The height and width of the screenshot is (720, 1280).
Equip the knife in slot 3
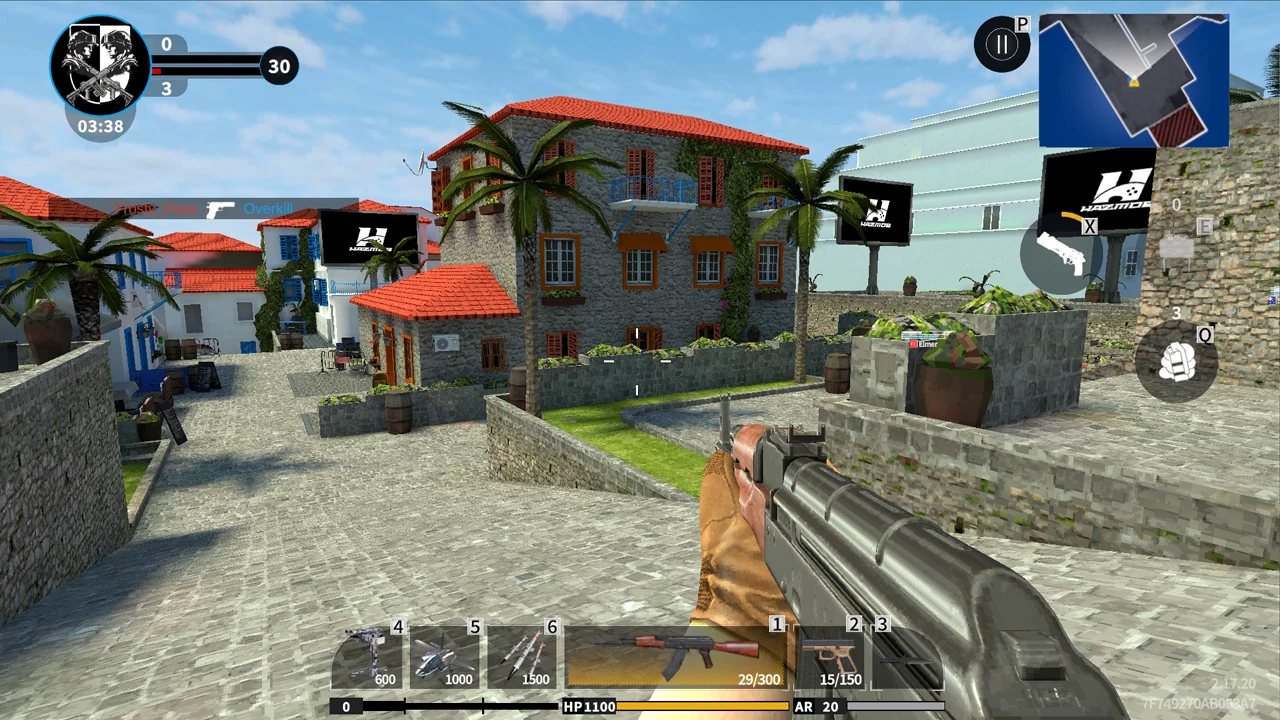pyautogui.click(x=905, y=655)
